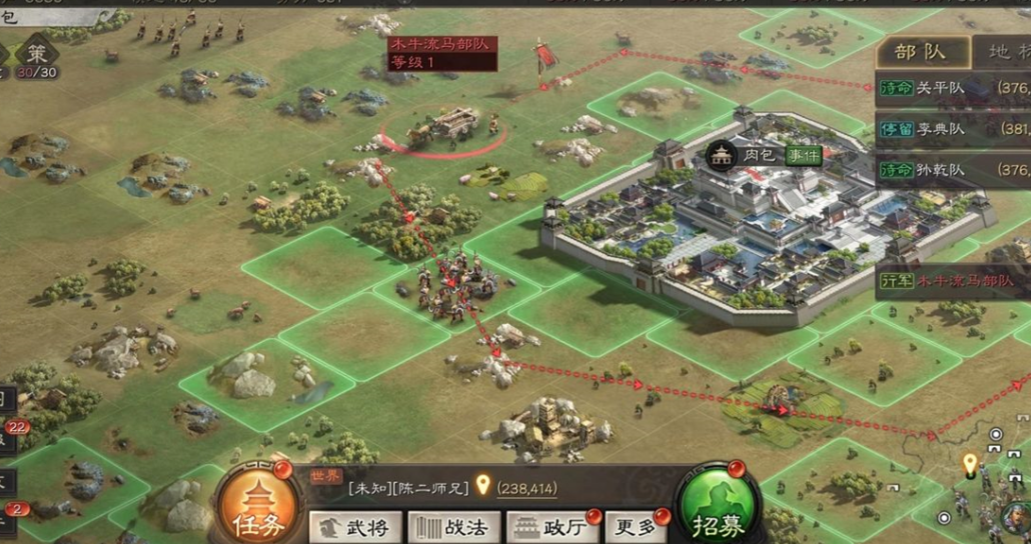Open the 策 strategy points icon
The width and height of the screenshot is (1031, 544).
pos(37,55)
